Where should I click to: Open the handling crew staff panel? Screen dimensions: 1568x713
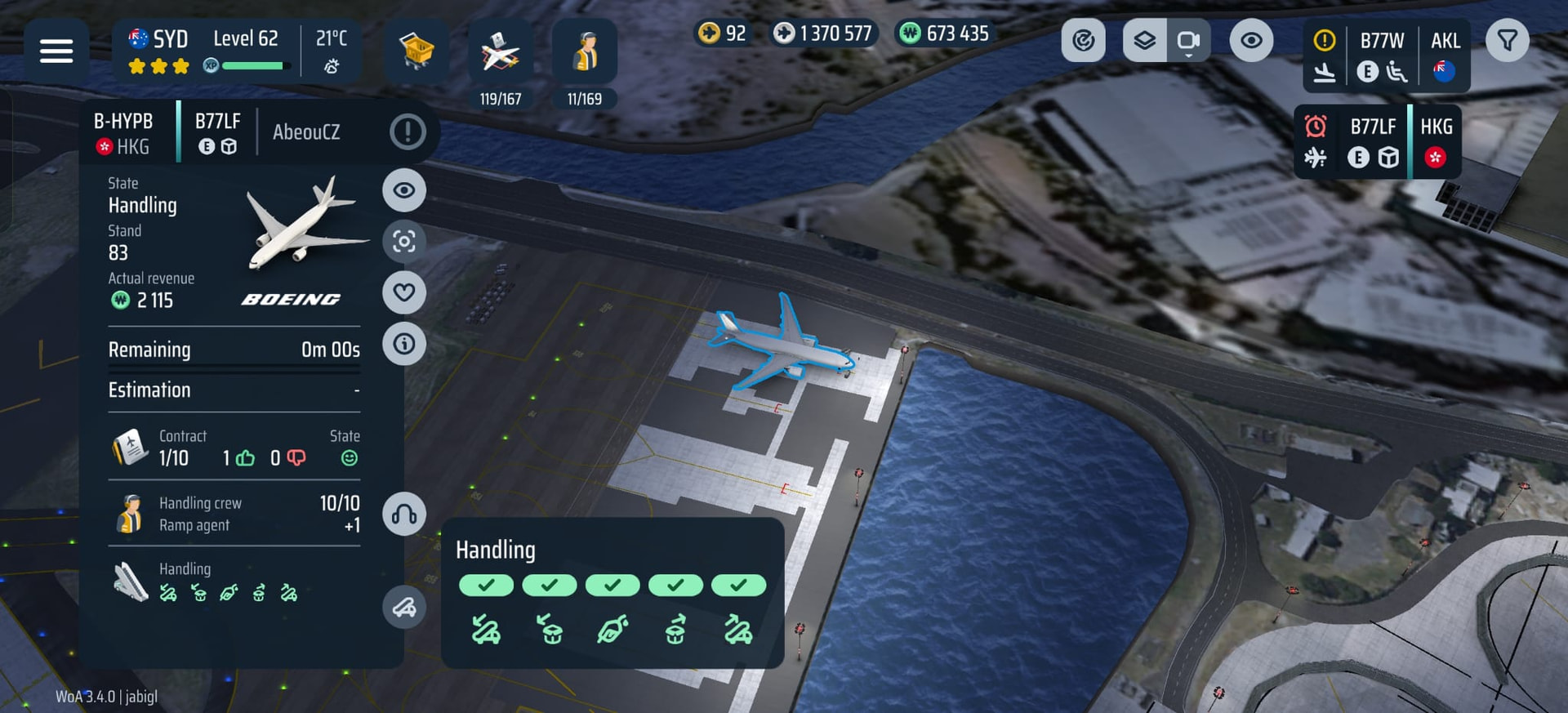[x=585, y=52]
